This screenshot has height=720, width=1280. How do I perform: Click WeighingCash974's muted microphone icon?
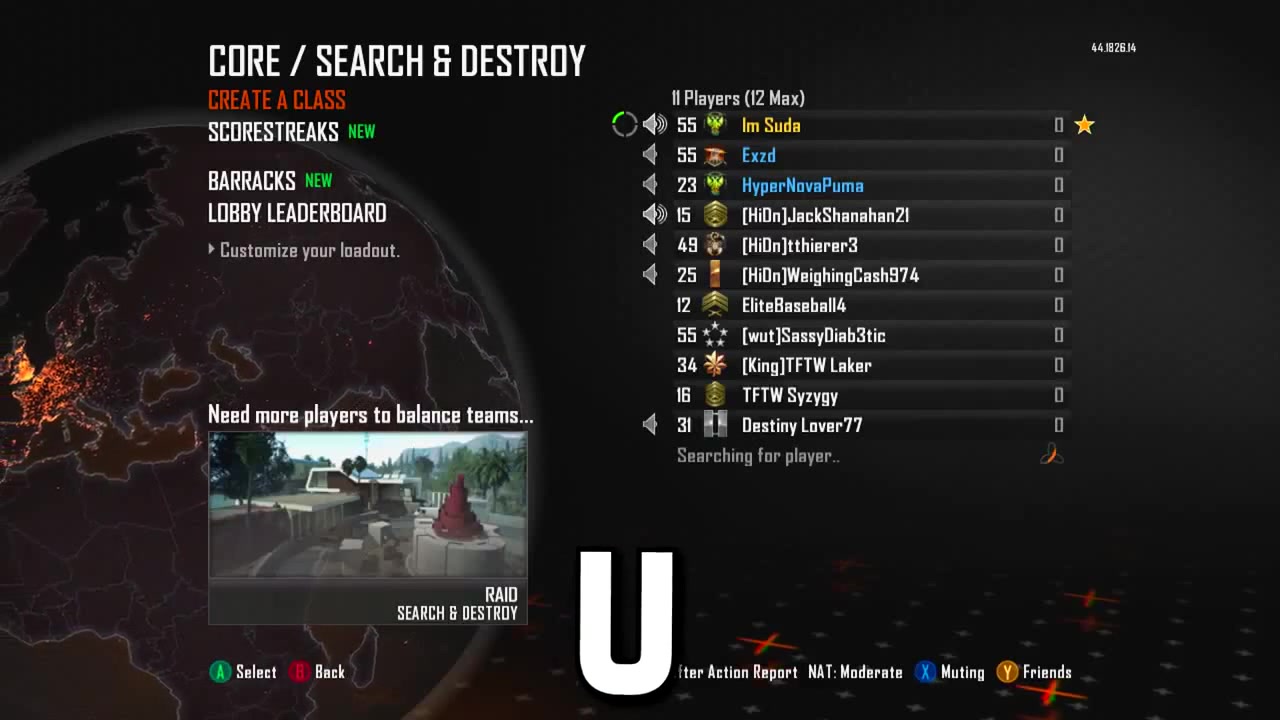[x=650, y=275]
